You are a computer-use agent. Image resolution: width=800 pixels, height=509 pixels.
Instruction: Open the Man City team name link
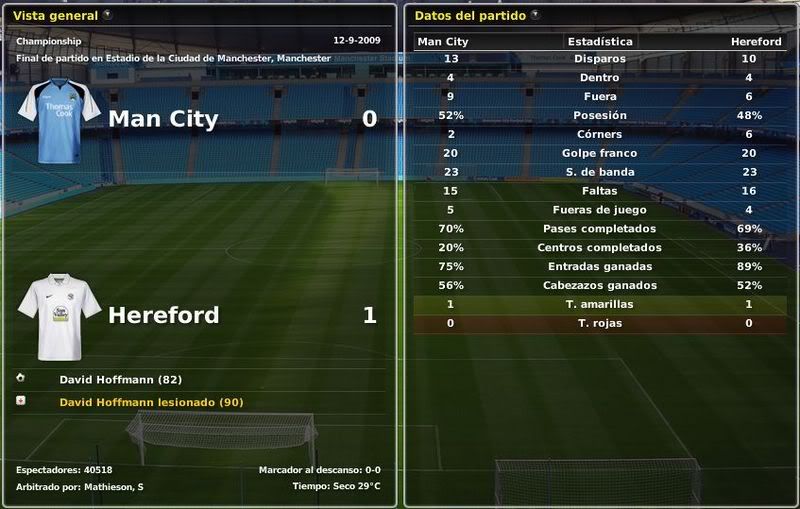(162, 119)
